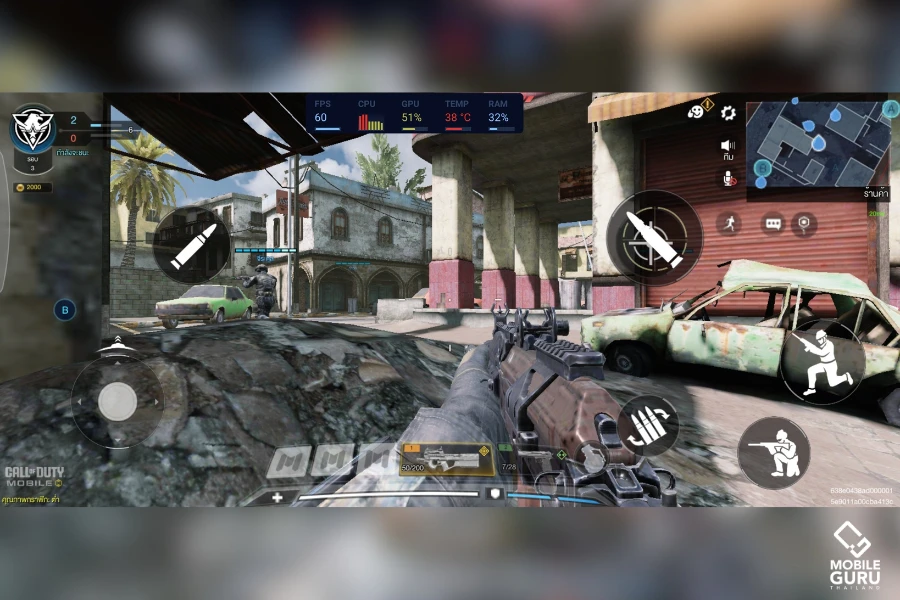Open the settings gear icon
Viewport: 900px width, 600px height.
pos(728,113)
